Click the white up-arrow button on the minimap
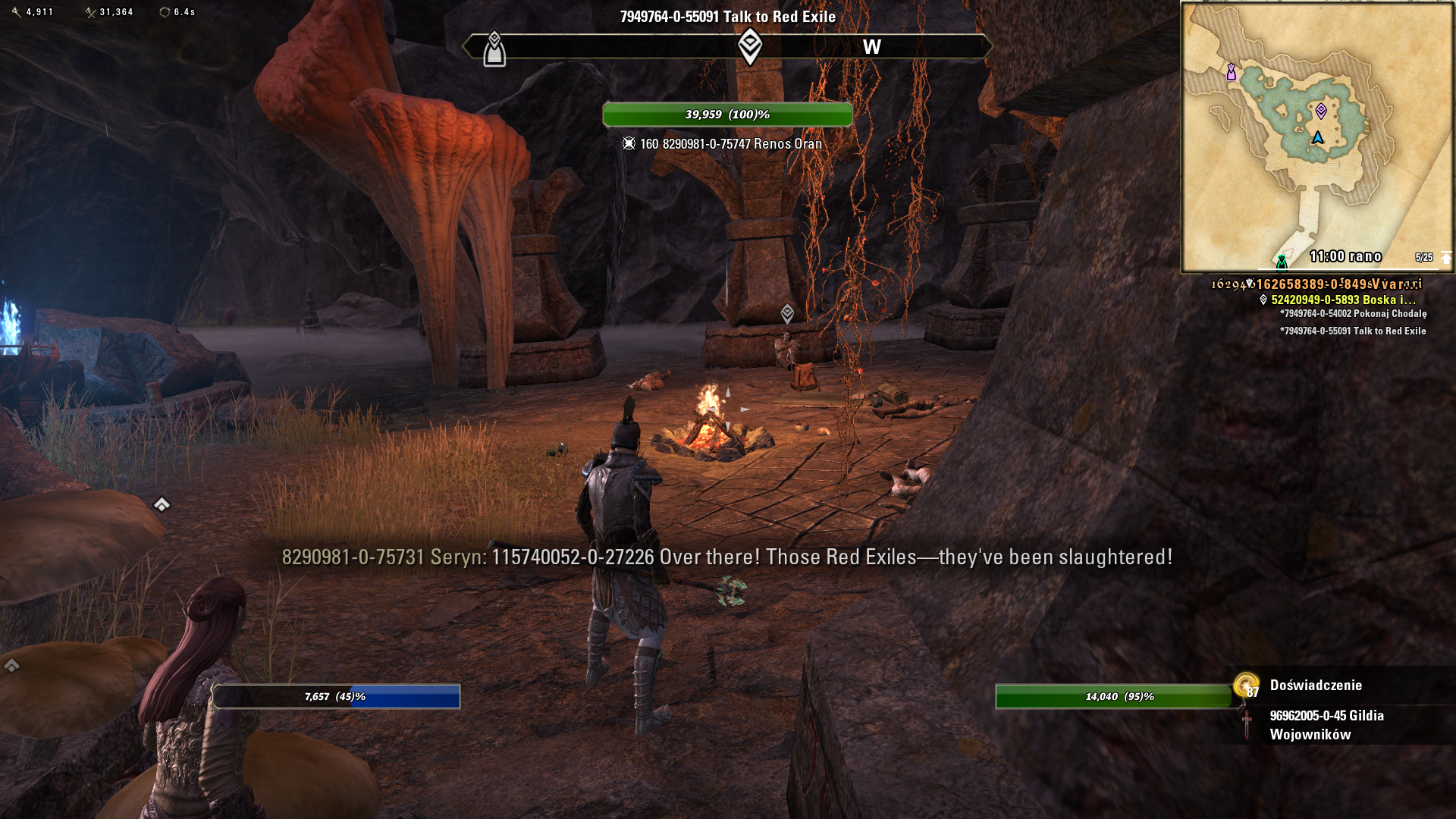Screen dimensions: 1456x819 coord(1446,258)
